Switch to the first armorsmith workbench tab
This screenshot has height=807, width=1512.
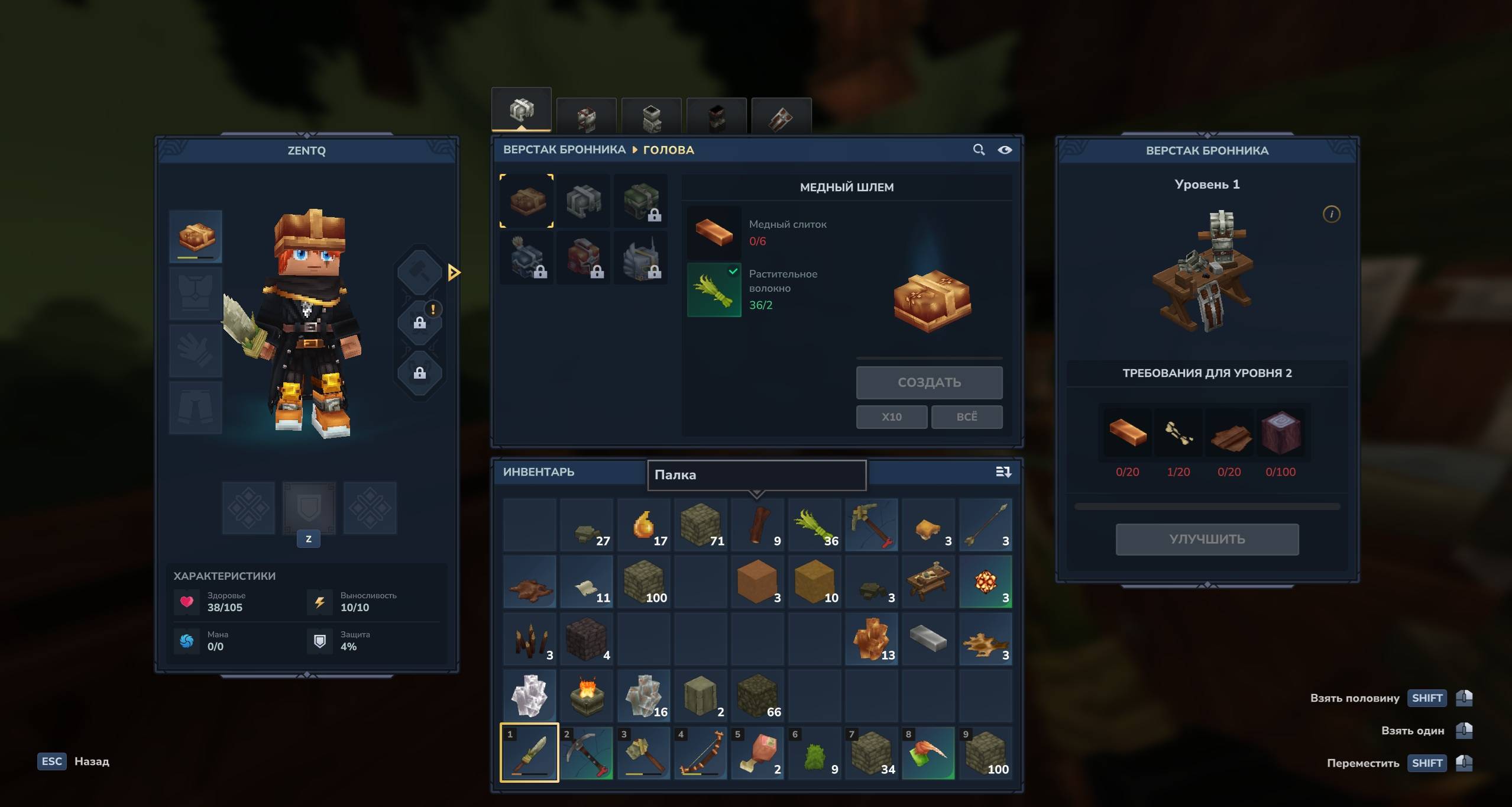coord(523,109)
